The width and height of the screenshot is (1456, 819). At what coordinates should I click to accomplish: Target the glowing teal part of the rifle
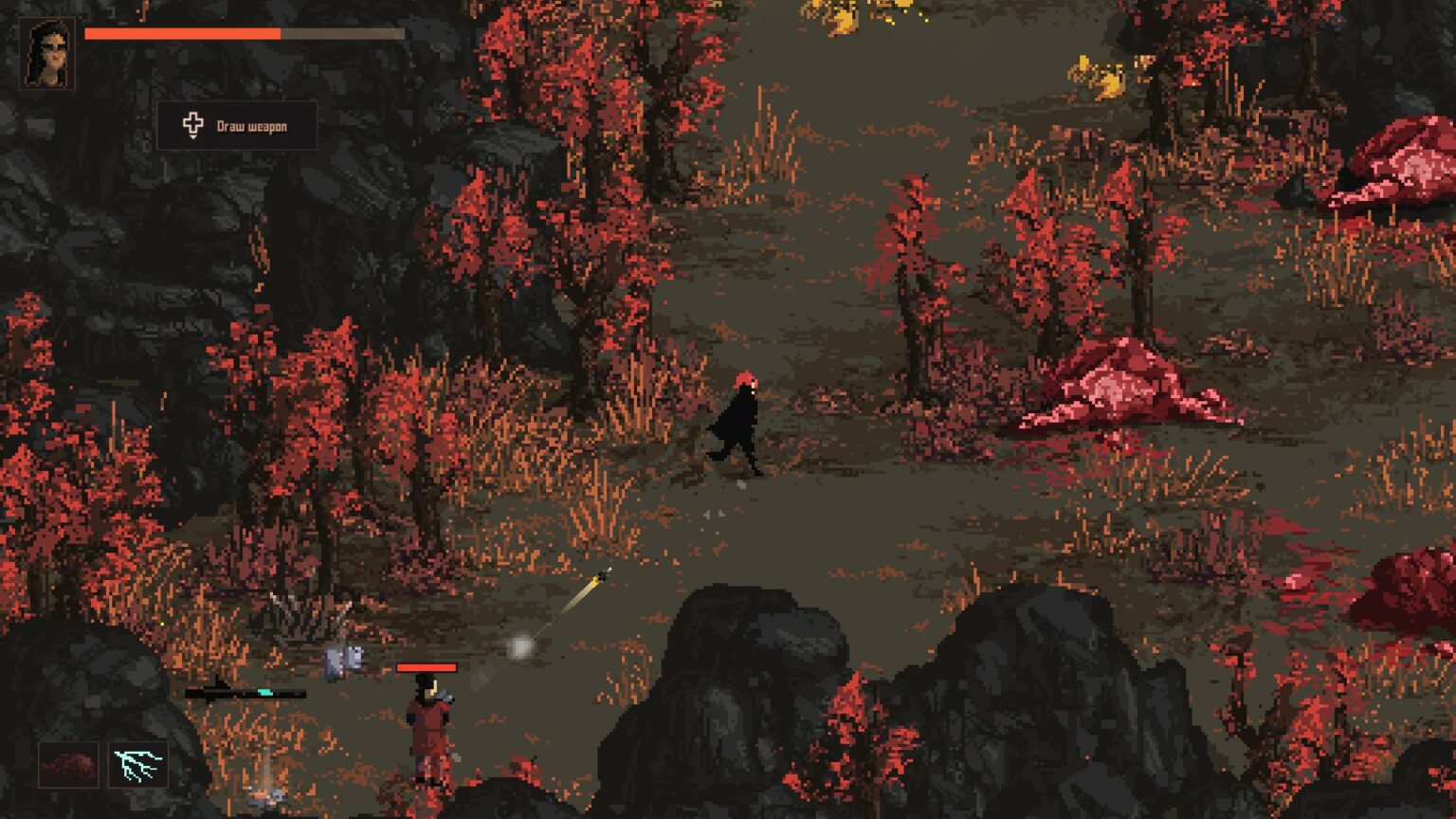tap(264, 692)
